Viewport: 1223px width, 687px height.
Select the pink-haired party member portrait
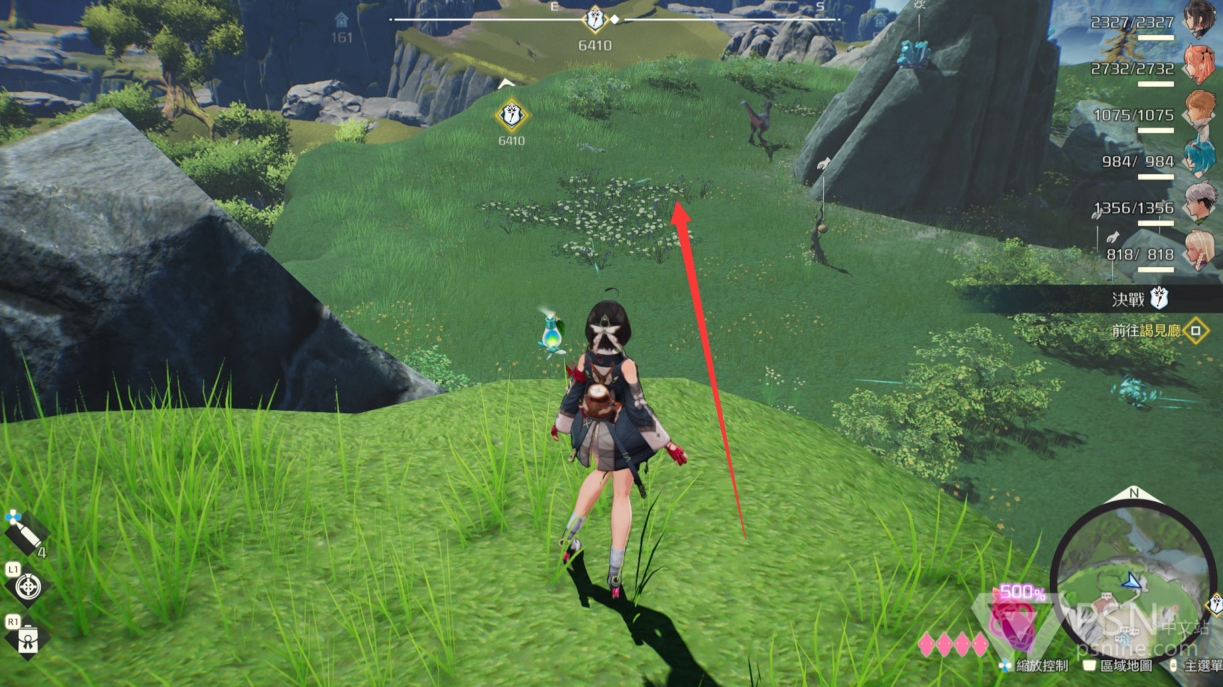(1199, 63)
